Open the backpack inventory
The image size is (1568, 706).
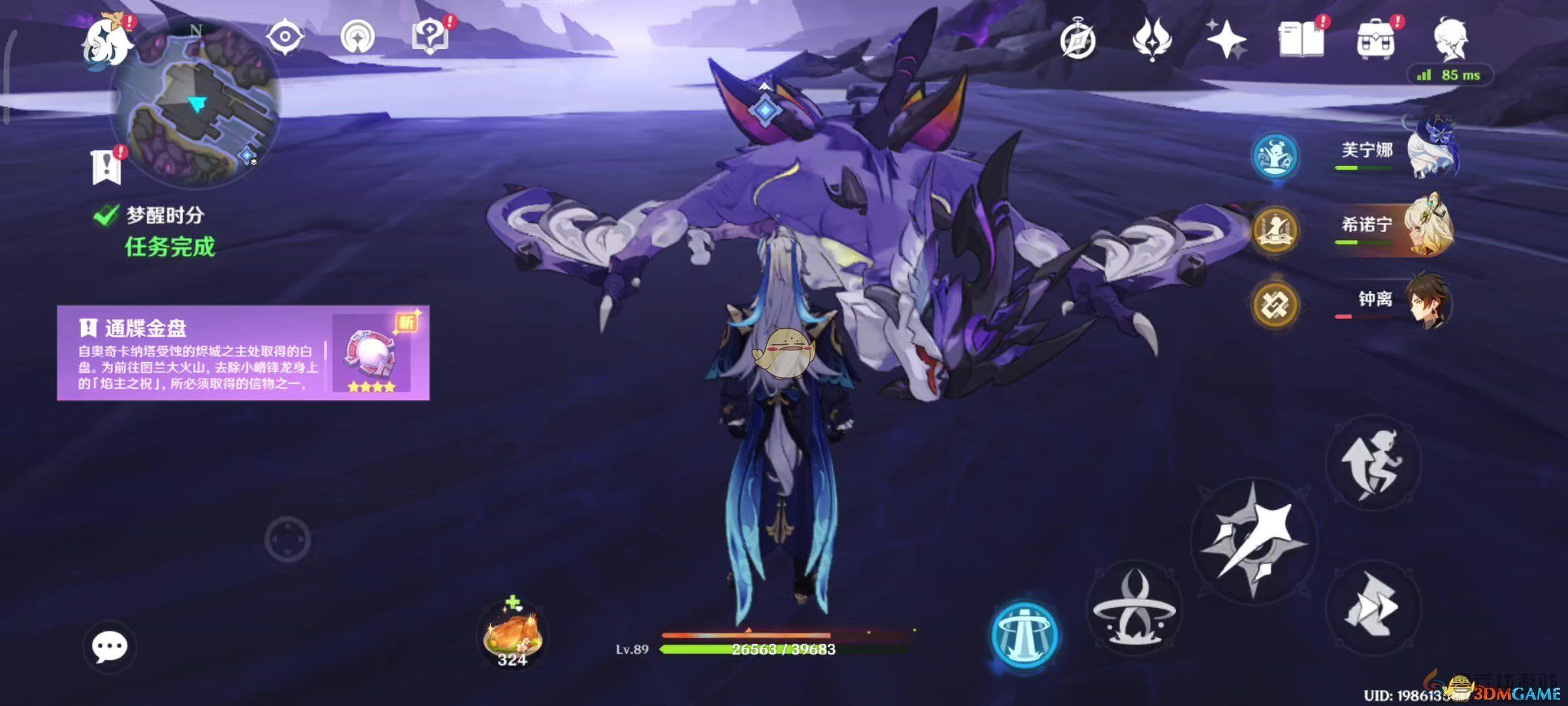pos(1375,41)
